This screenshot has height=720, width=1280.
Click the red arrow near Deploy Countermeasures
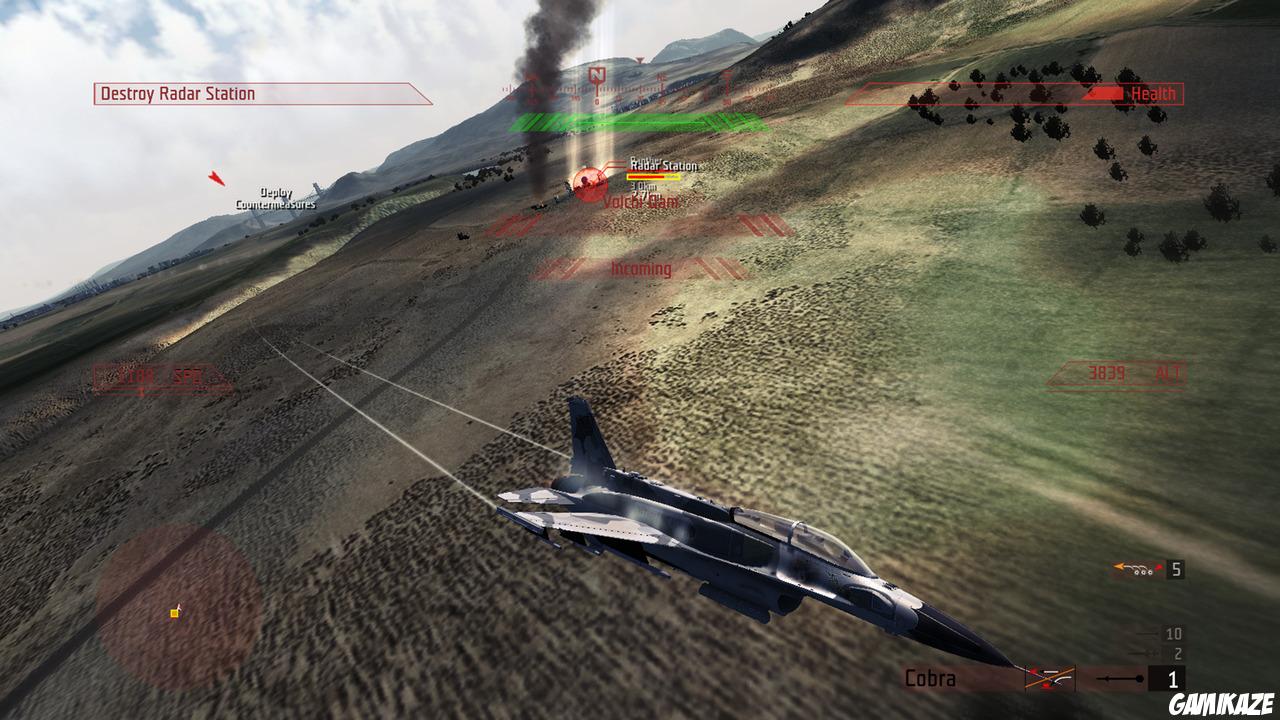[x=216, y=180]
